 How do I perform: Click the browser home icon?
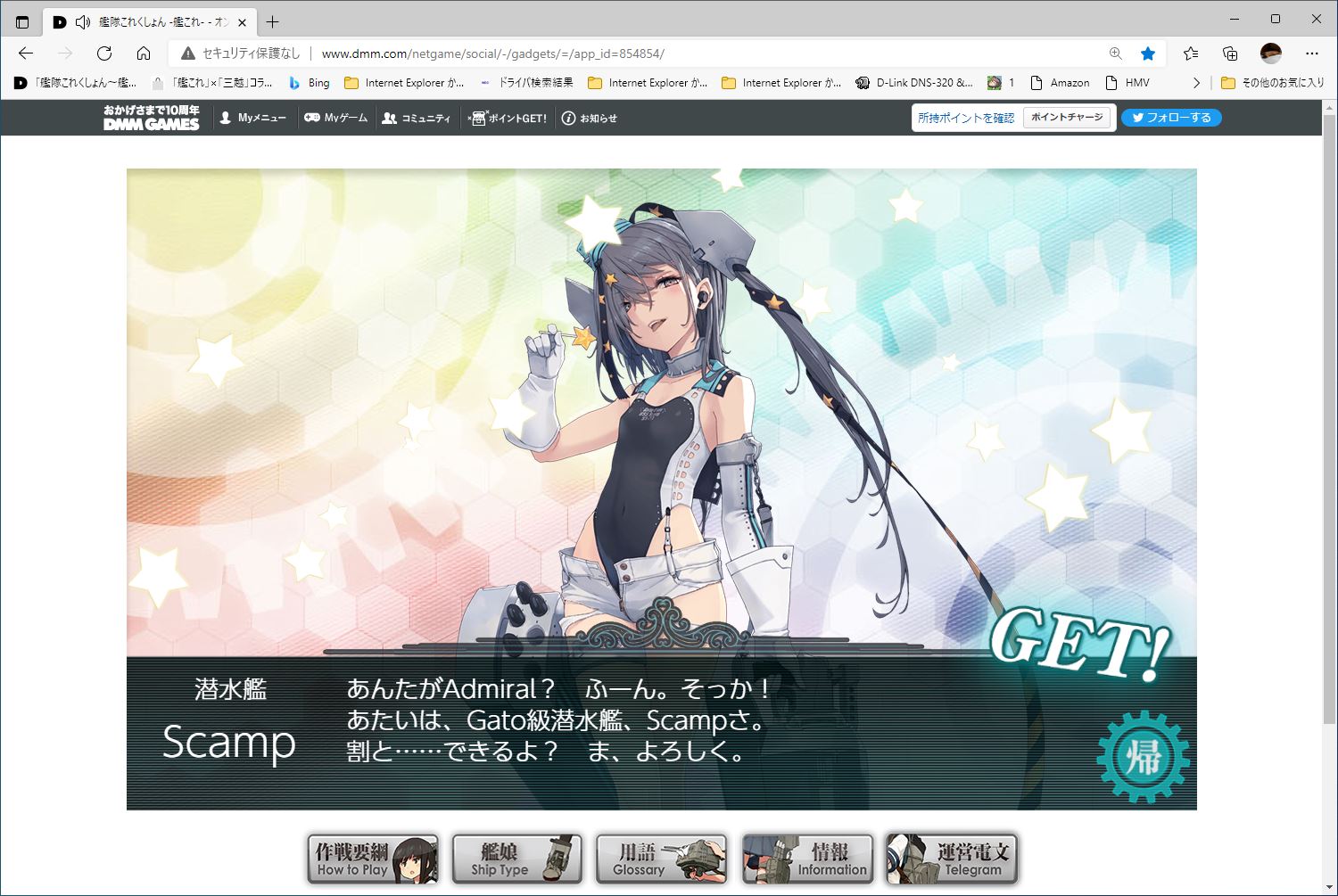pyautogui.click(x=145, y=53)
